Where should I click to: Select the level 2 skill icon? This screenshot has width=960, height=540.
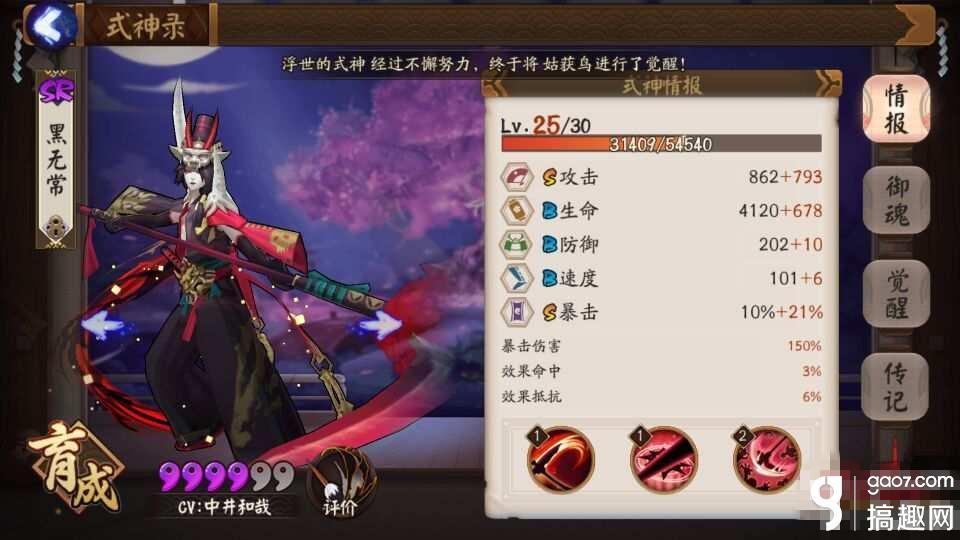(767, 459)
